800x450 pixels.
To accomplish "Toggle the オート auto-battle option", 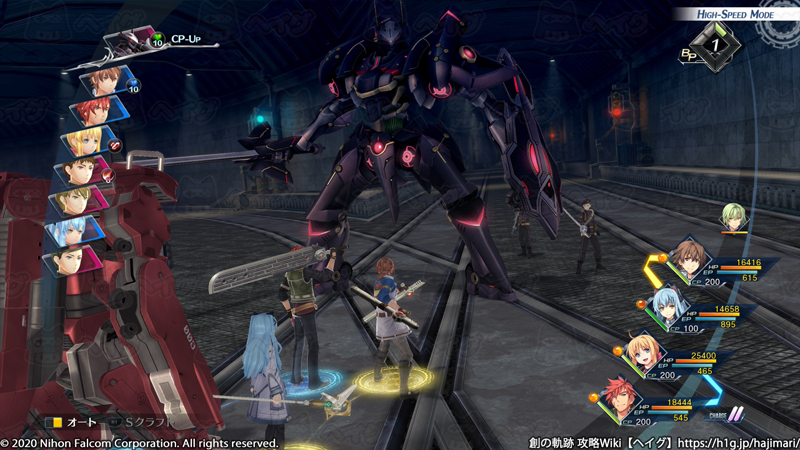I will (x=70, y=423).
